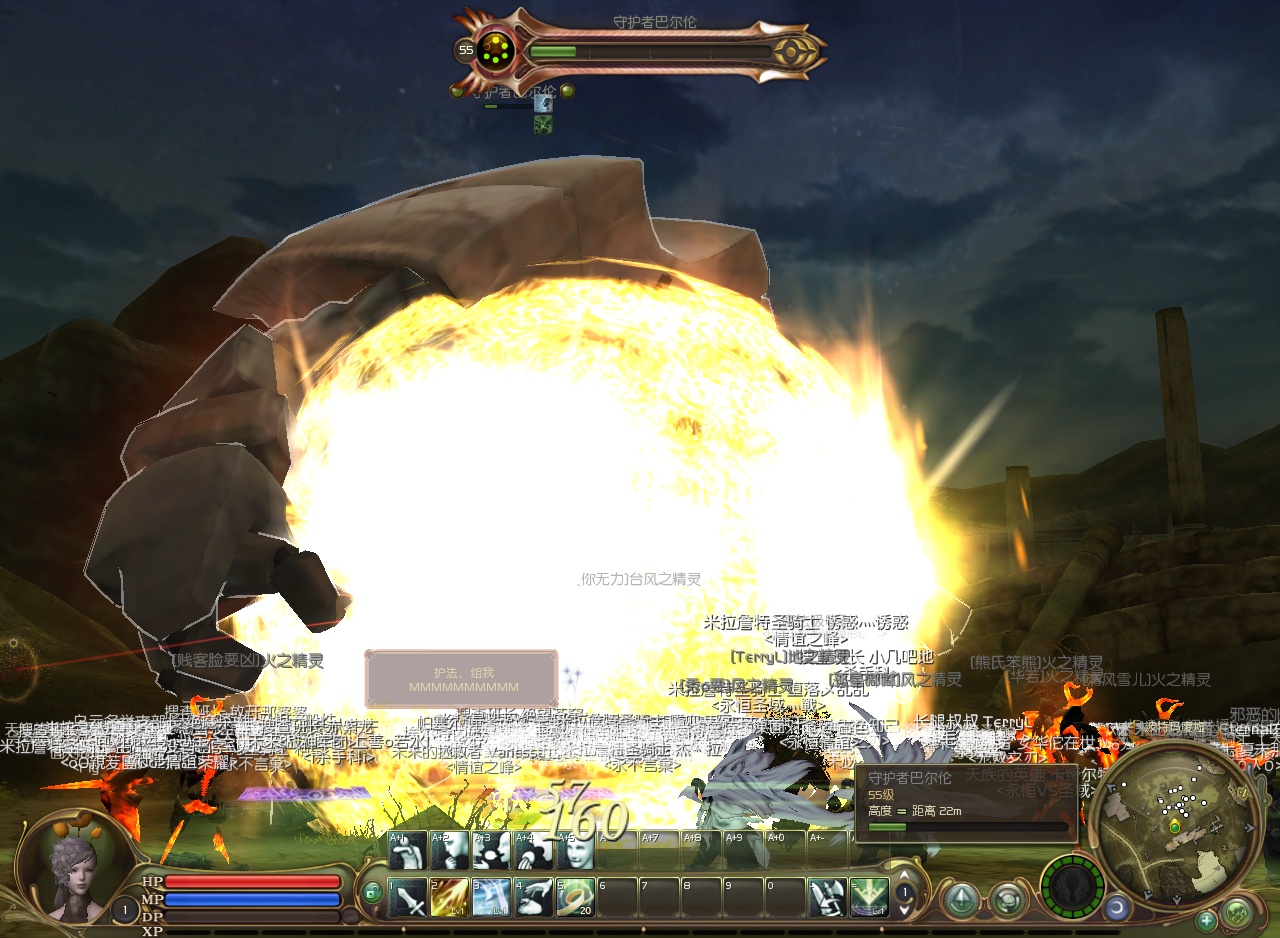Click the boss target frame 守护者巴尔伦
Viewport: 1280px width, 938px height.
tap(640, 46)
